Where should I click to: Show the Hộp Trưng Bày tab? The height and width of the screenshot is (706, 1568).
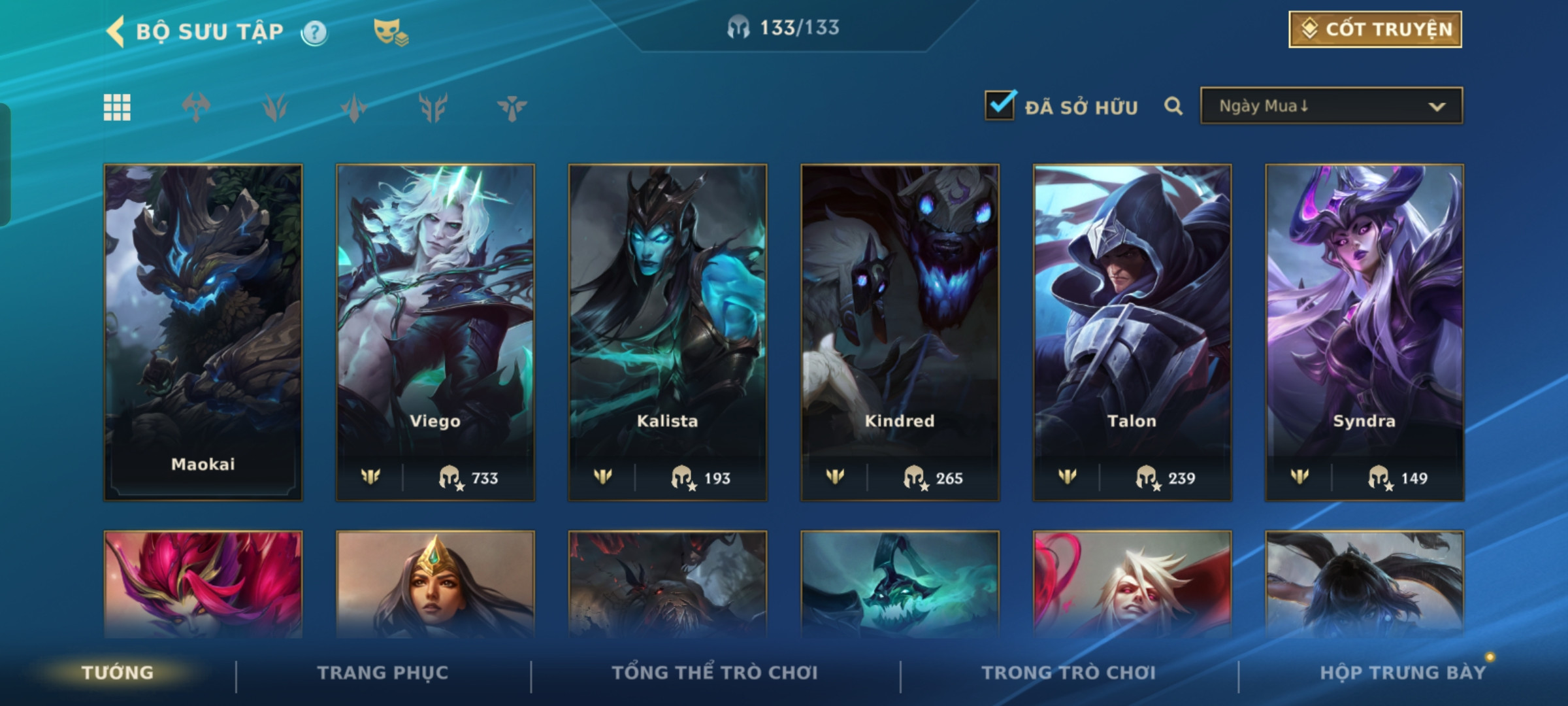(x=1403, y=673)
